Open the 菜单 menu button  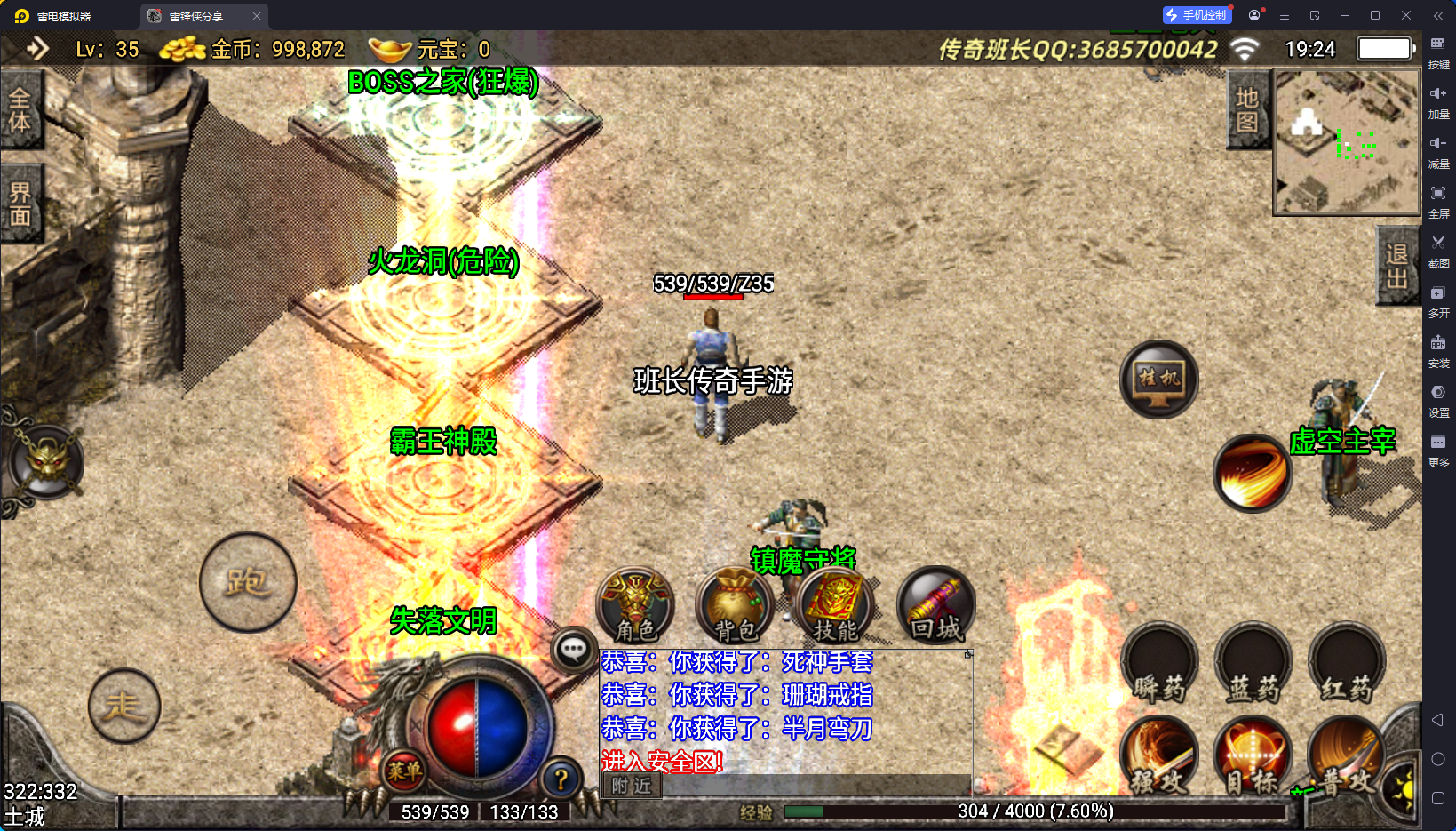tap(404, 771)
